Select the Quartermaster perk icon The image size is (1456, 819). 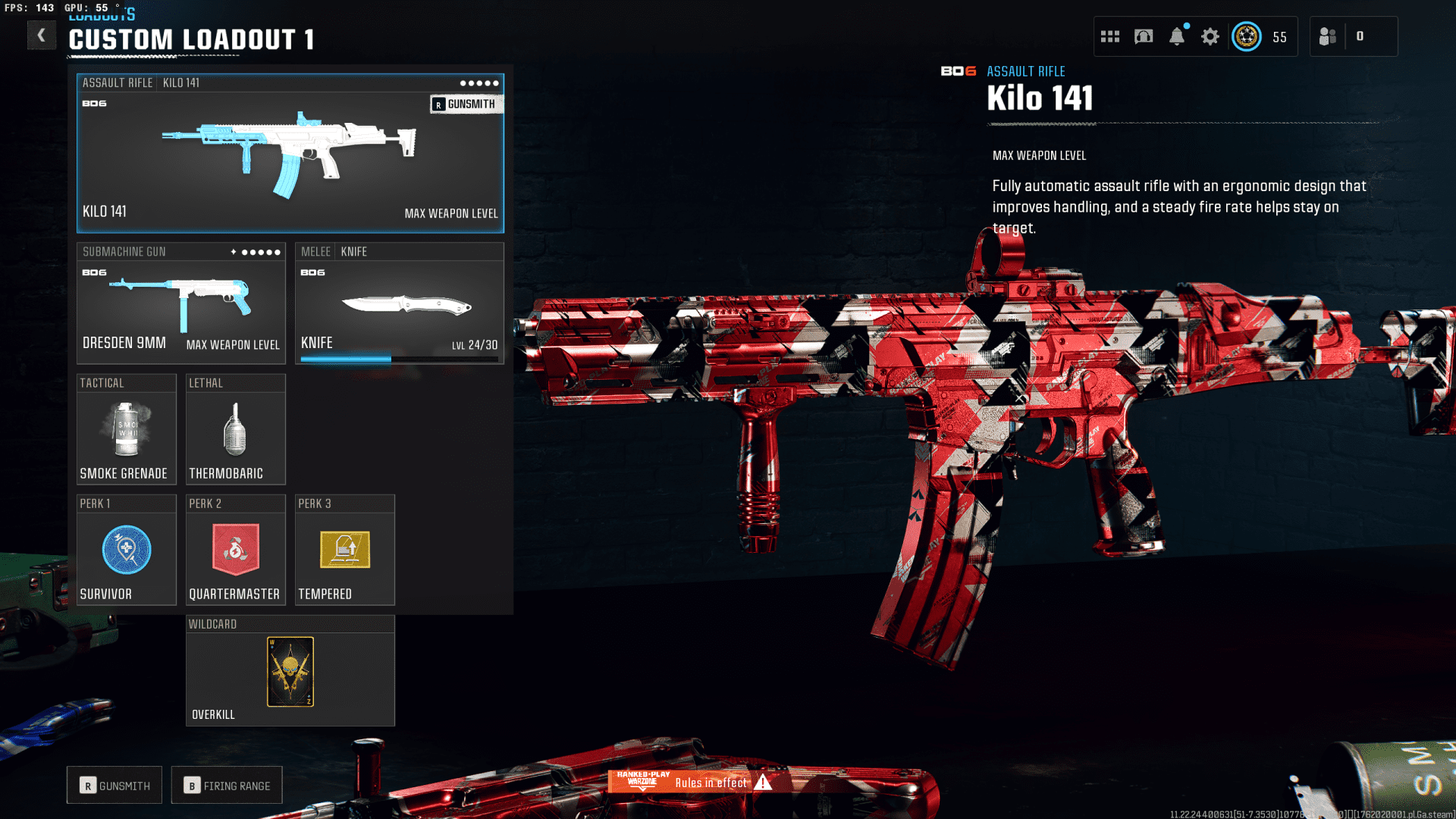(235, 550)
